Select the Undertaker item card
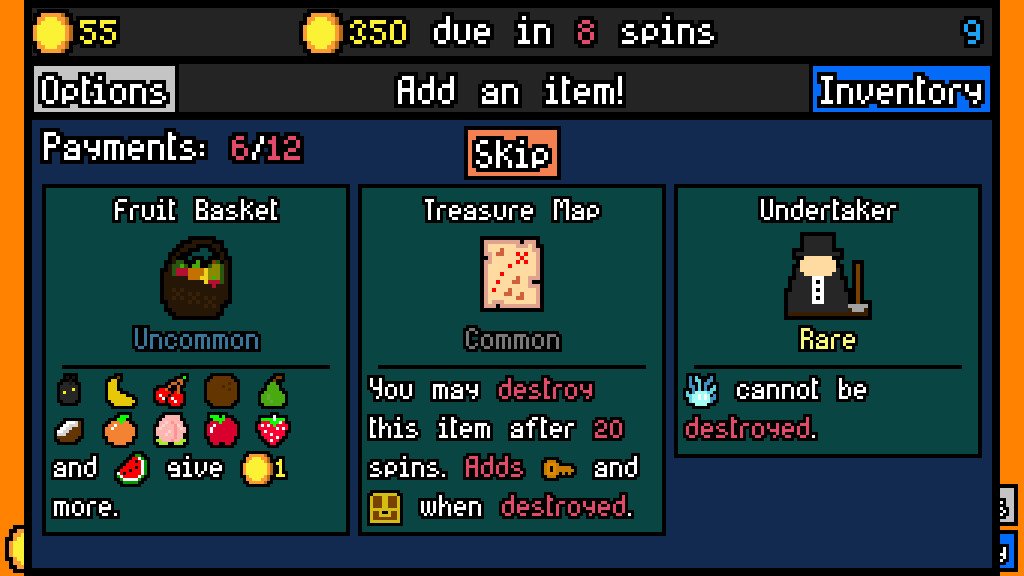 click(x=828, y=320)
